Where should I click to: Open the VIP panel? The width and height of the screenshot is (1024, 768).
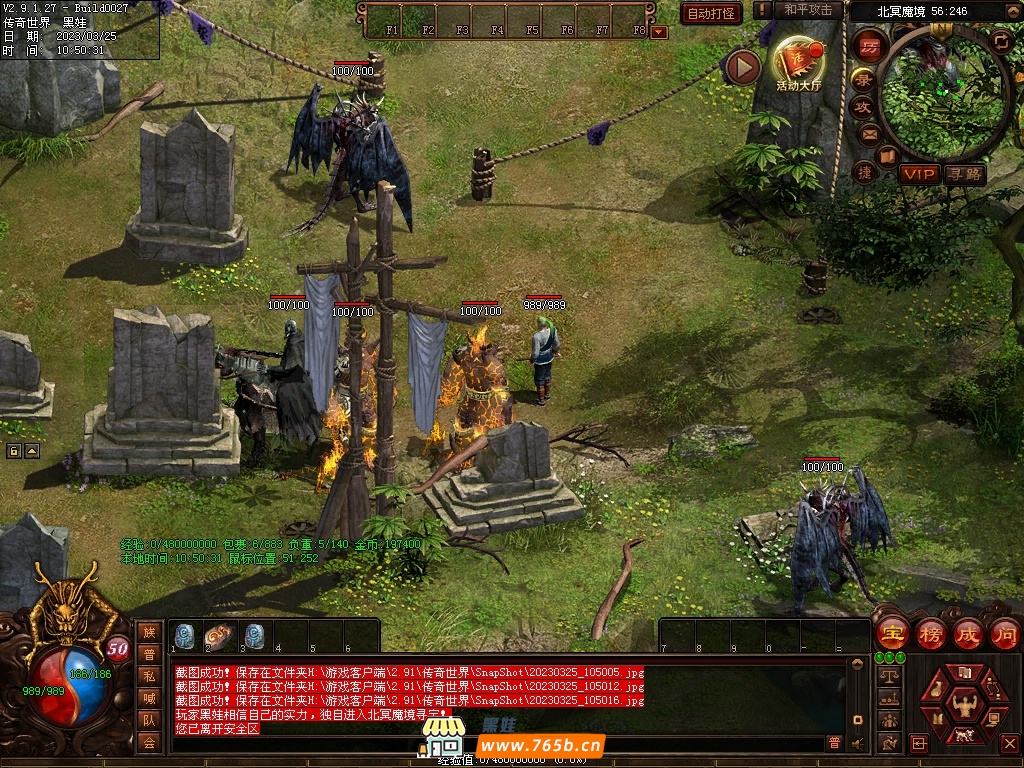[918, 174]
